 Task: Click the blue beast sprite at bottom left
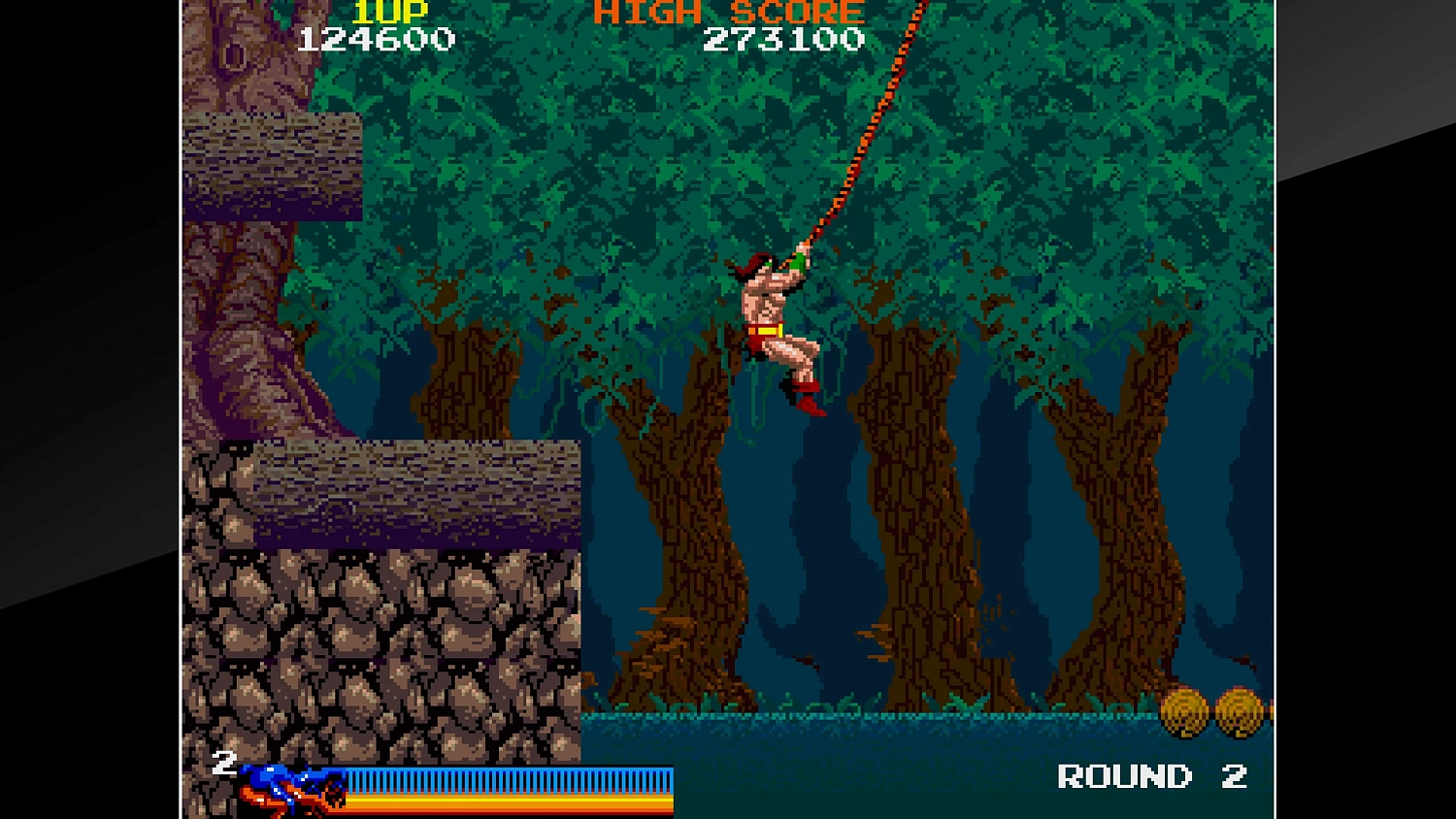(291, 786)
